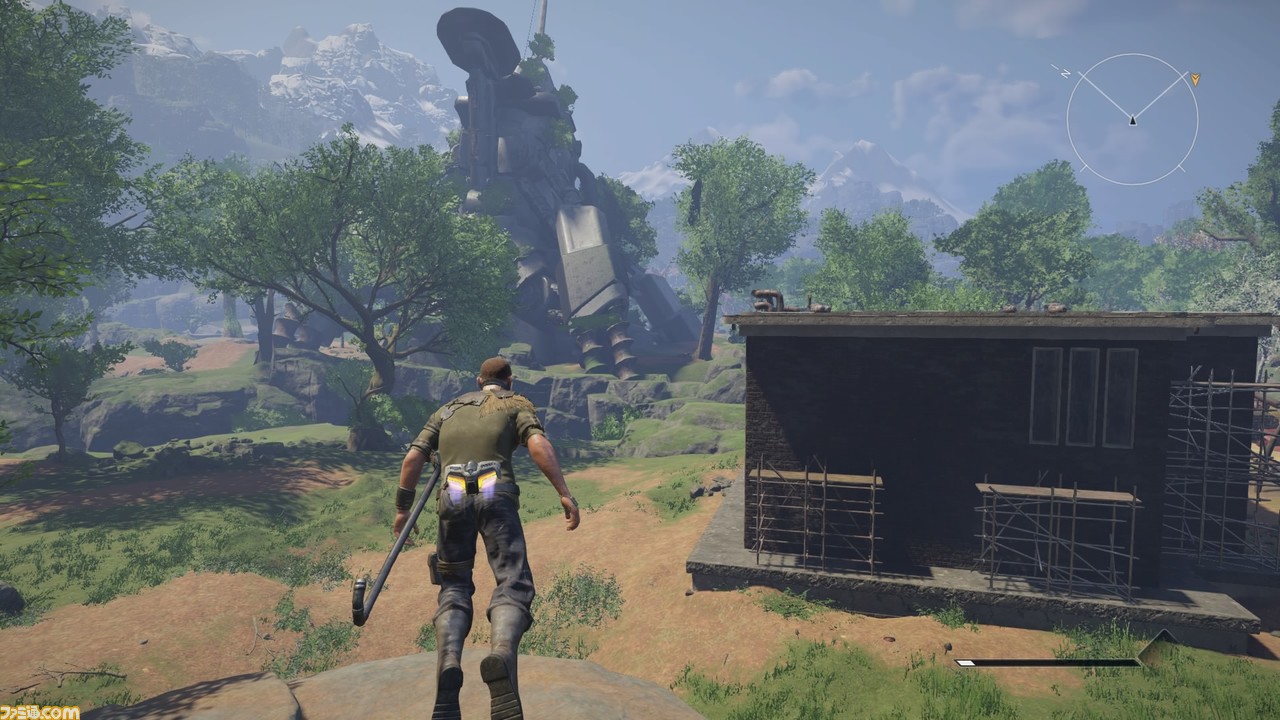Click the circular compass radar
Screen dimensions: 1280x720
pos(1132,120)
